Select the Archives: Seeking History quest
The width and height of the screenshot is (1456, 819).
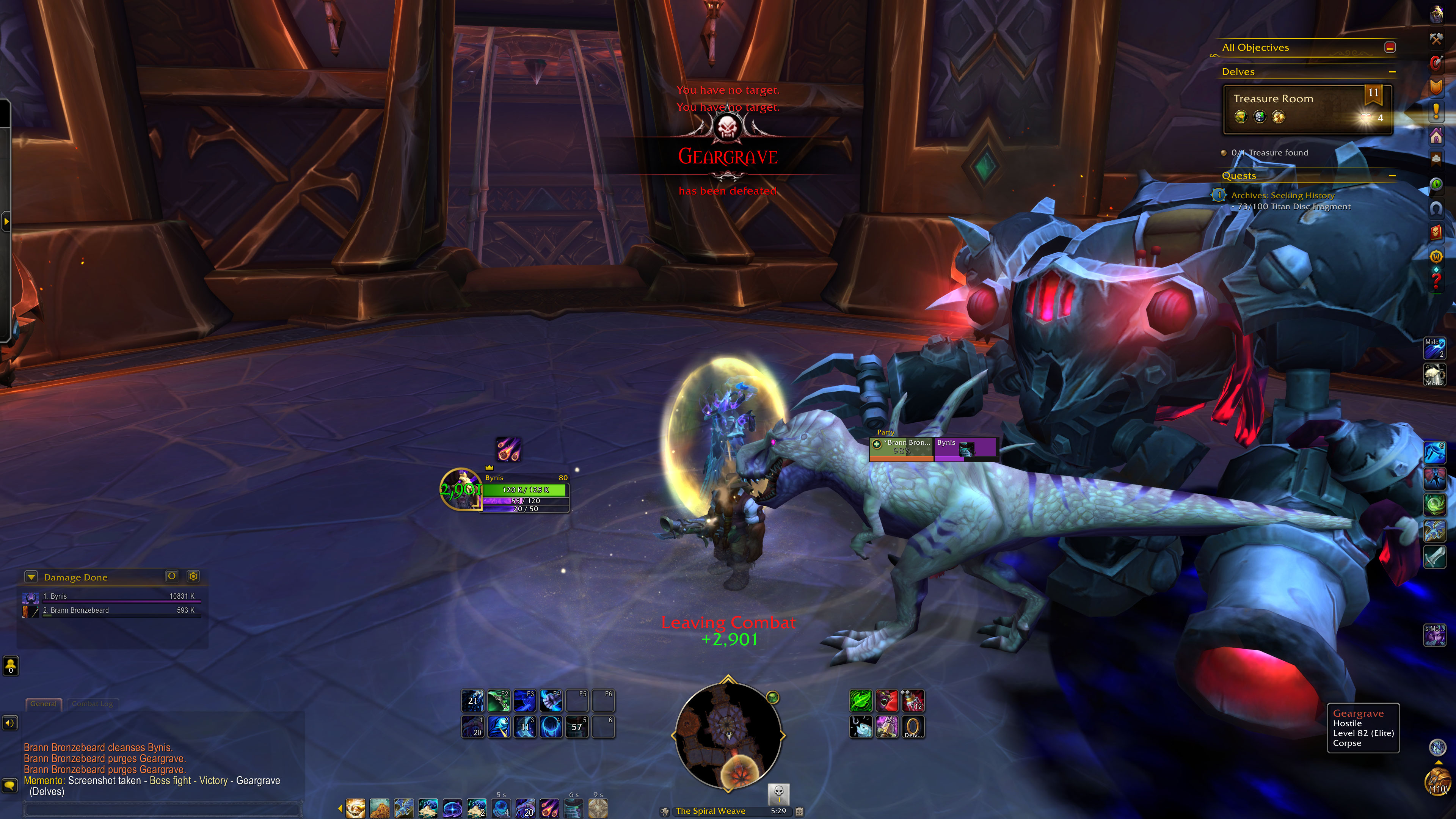coord(1282,196)
